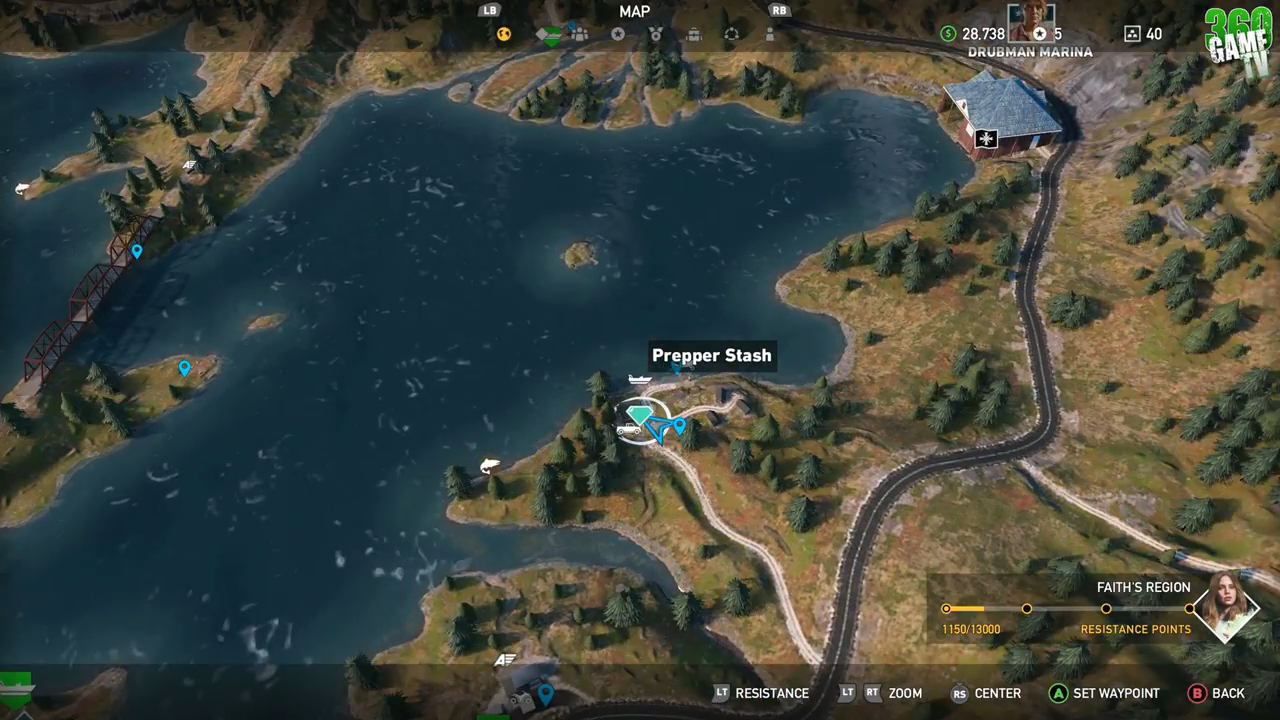Open the co-op friends icon
The height and width of the screenshot is (720, 1280).
(580, 34)
